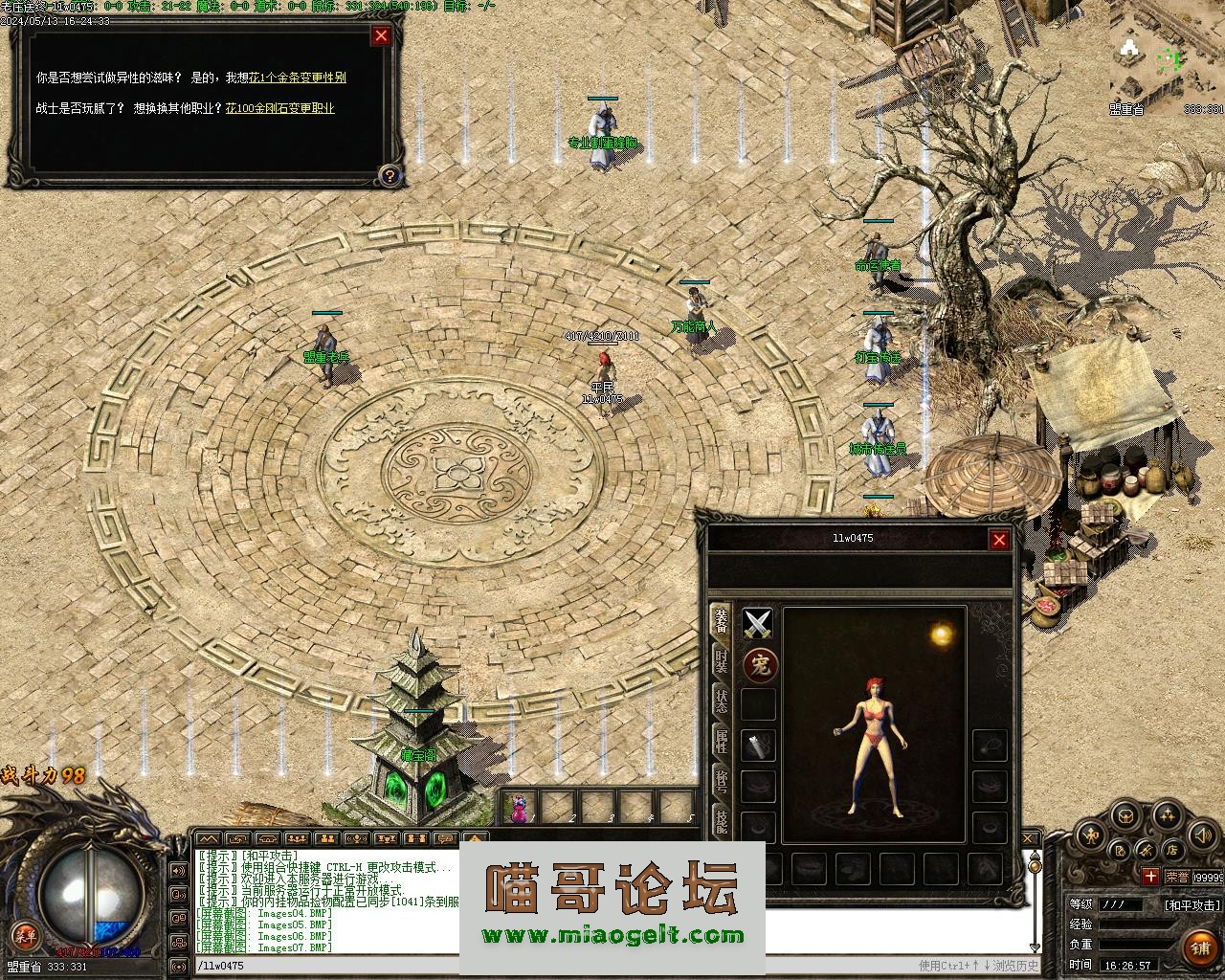Close the NPC dialogue window
The height and width of the screenshot is (980, 1225).
point(381,36)
